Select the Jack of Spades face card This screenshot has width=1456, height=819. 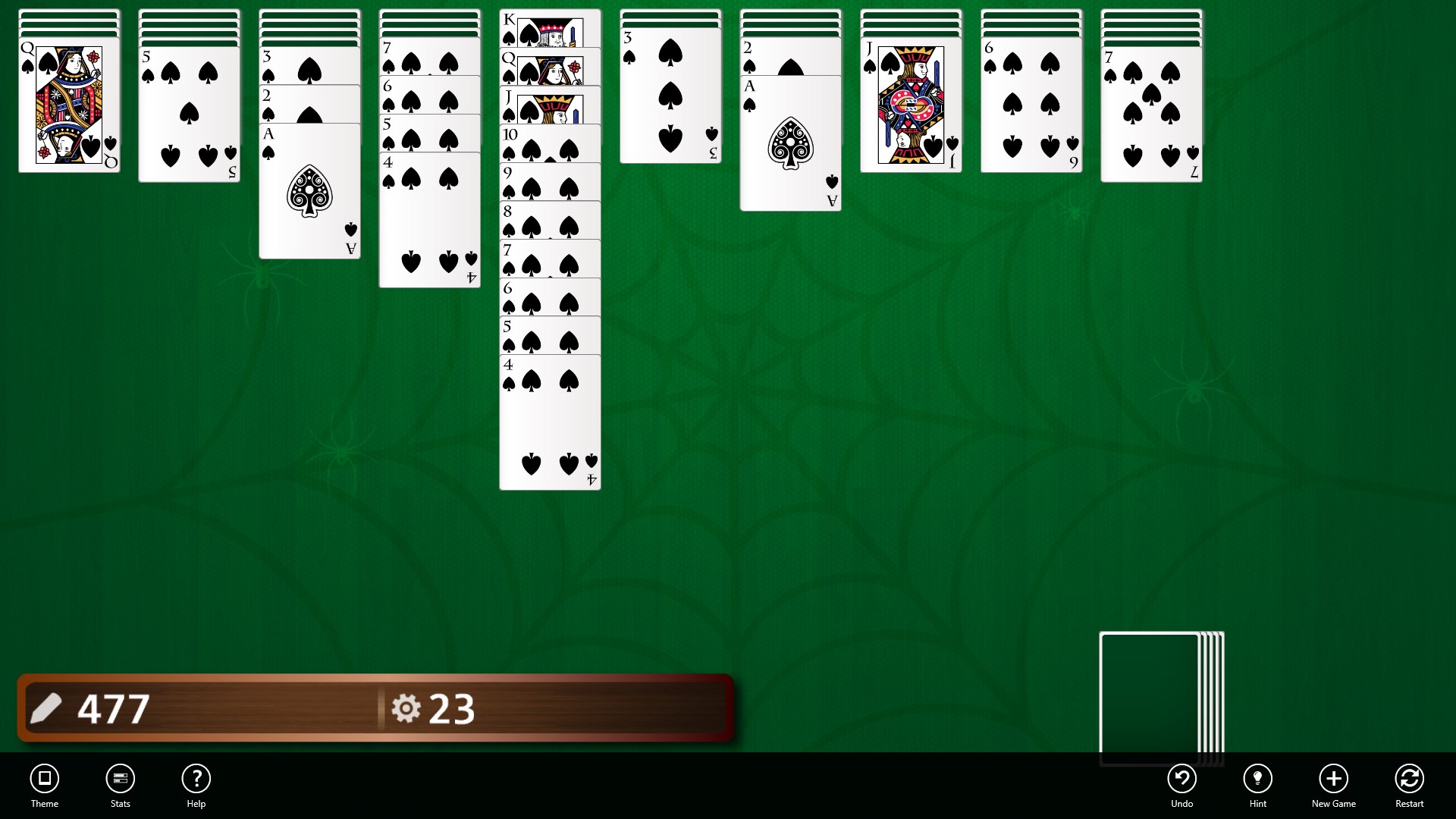[x=910, y=106]
